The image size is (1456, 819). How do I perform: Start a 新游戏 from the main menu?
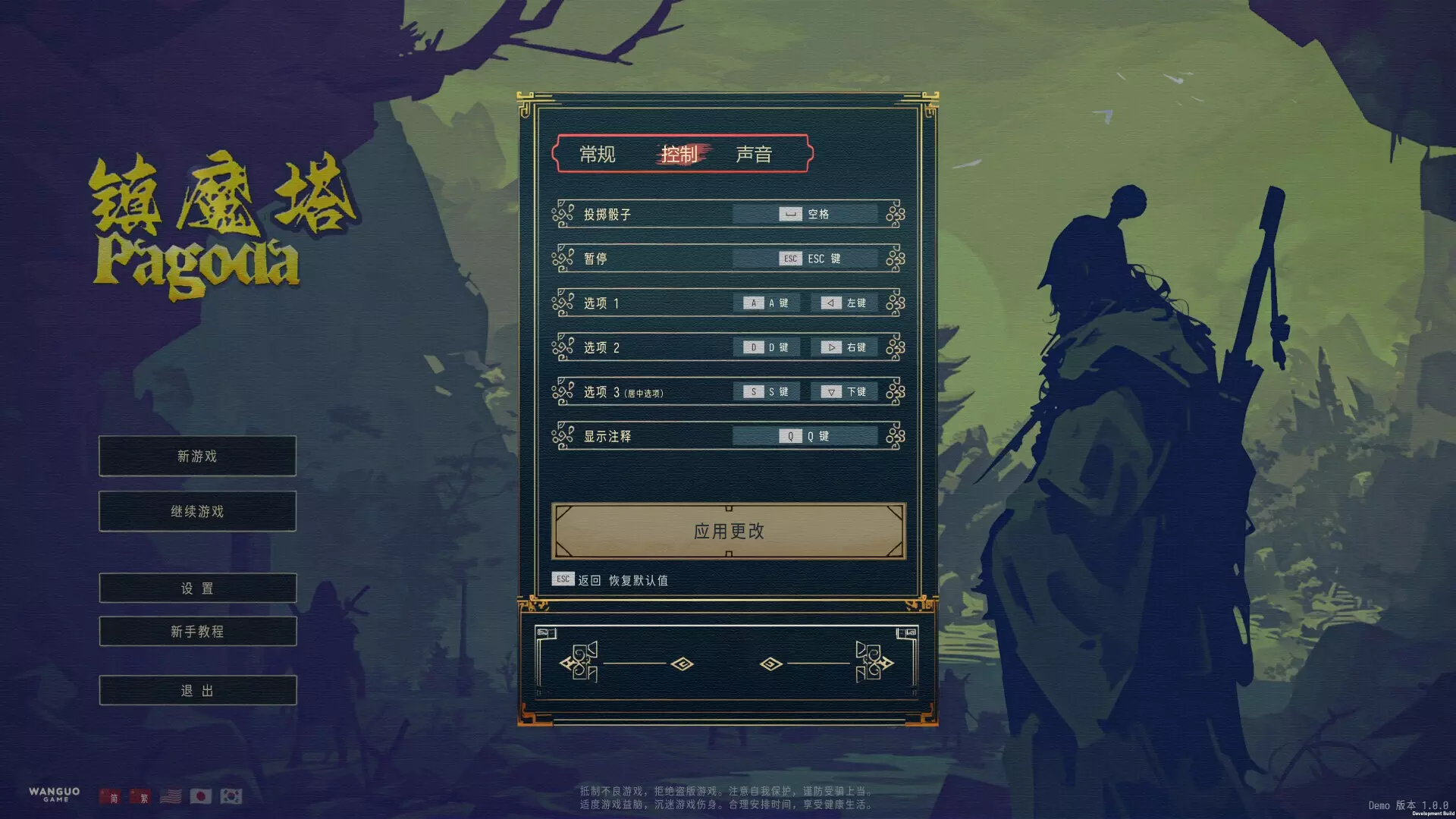[x=196, y=456]
